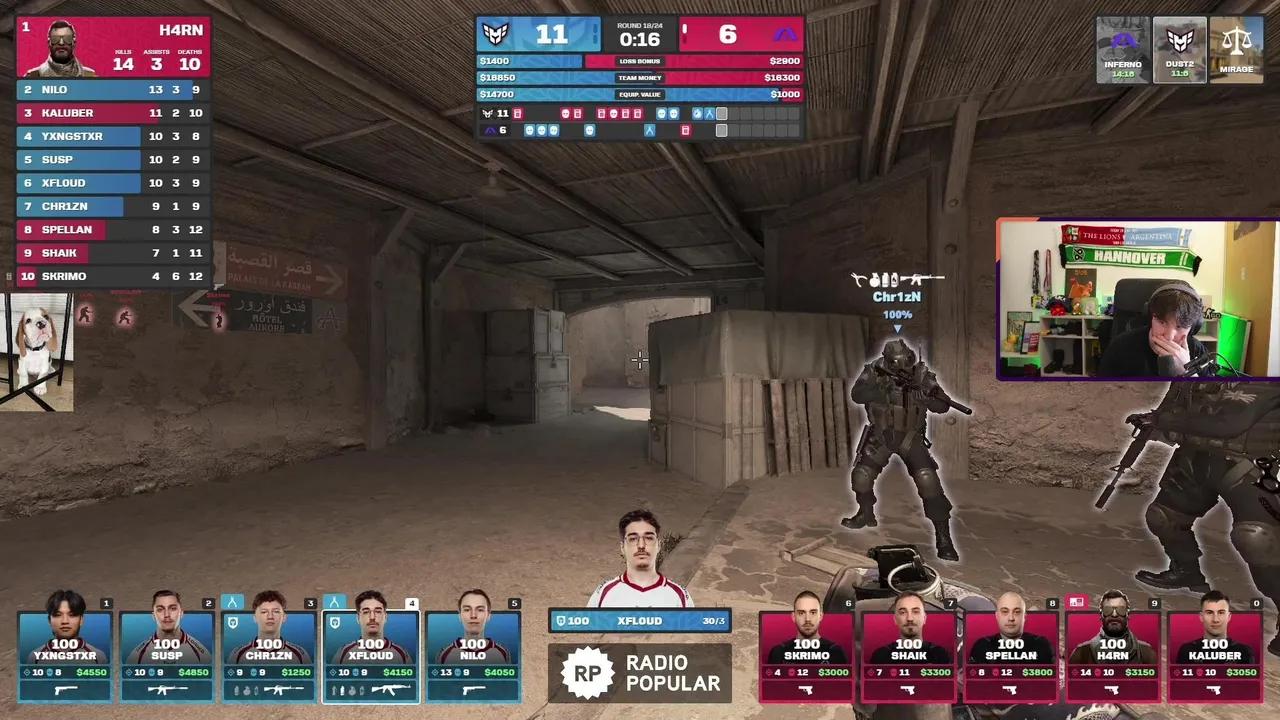Select the Inferno map tile
The height and width of the screenshot is (720, 1280).
pos(1123,49)
